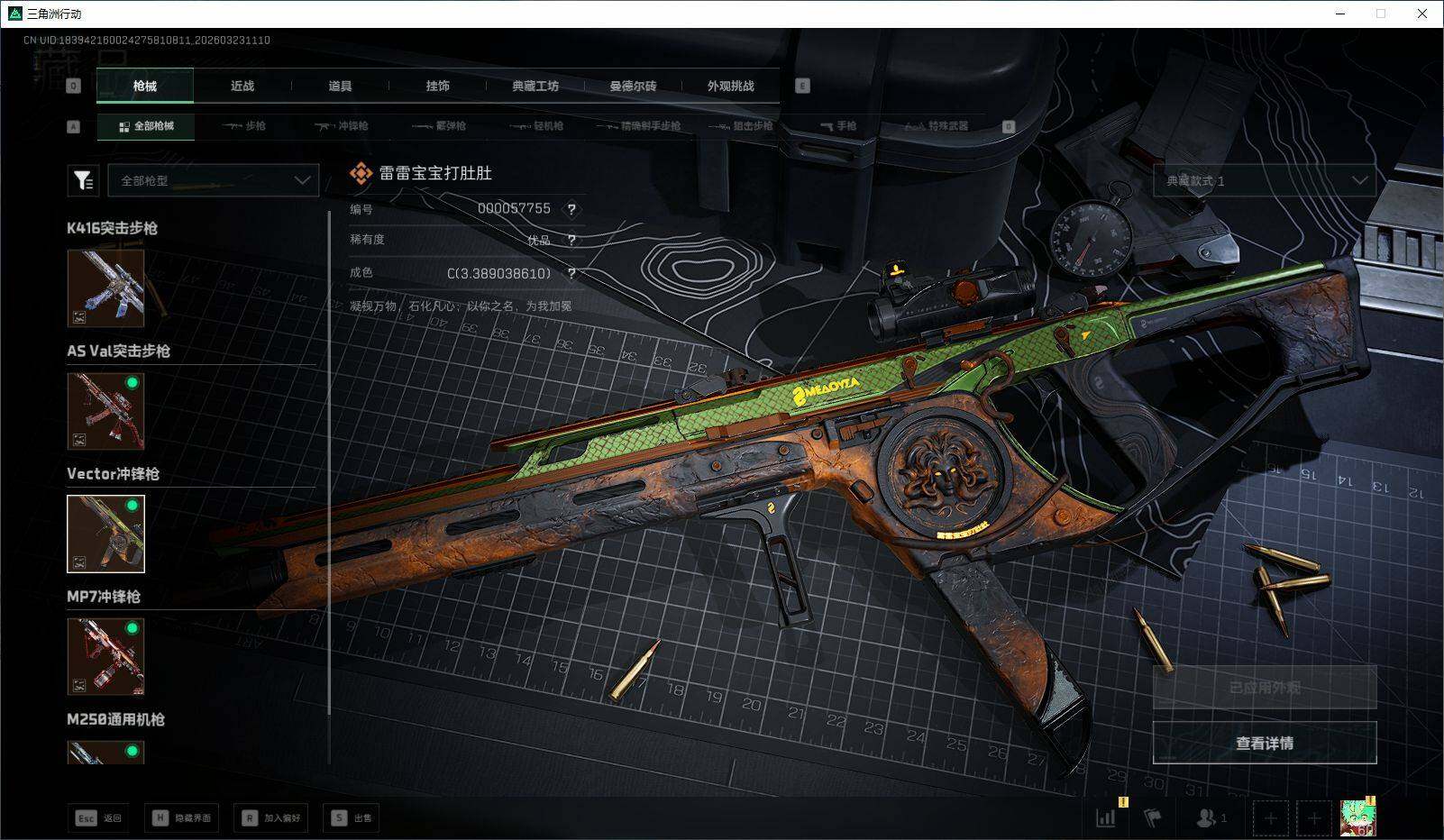Select the K416 assault rifle skin thumbnail

(105, 288)
